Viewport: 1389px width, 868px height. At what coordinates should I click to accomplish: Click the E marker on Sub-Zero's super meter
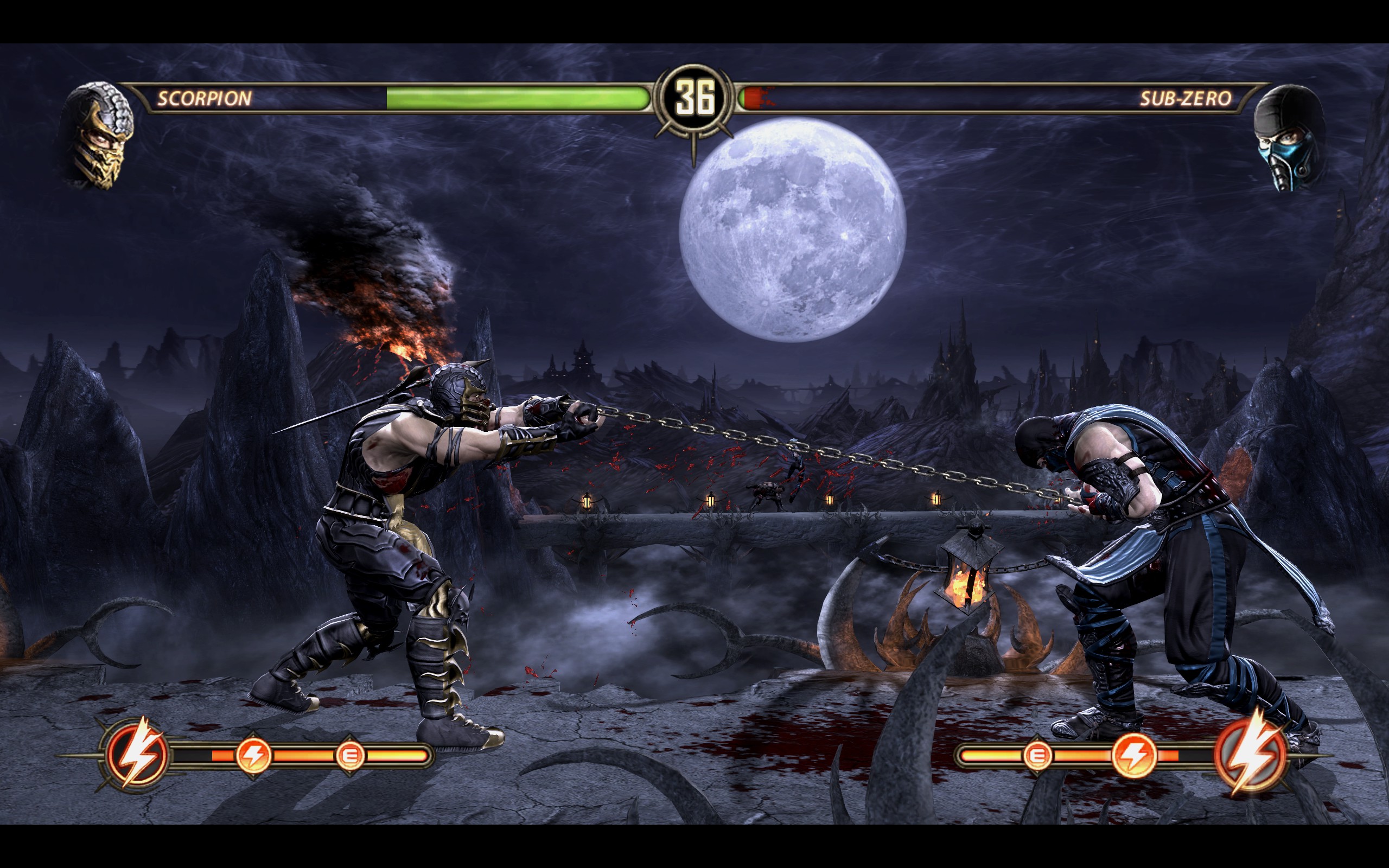(x=1036, y=755)
